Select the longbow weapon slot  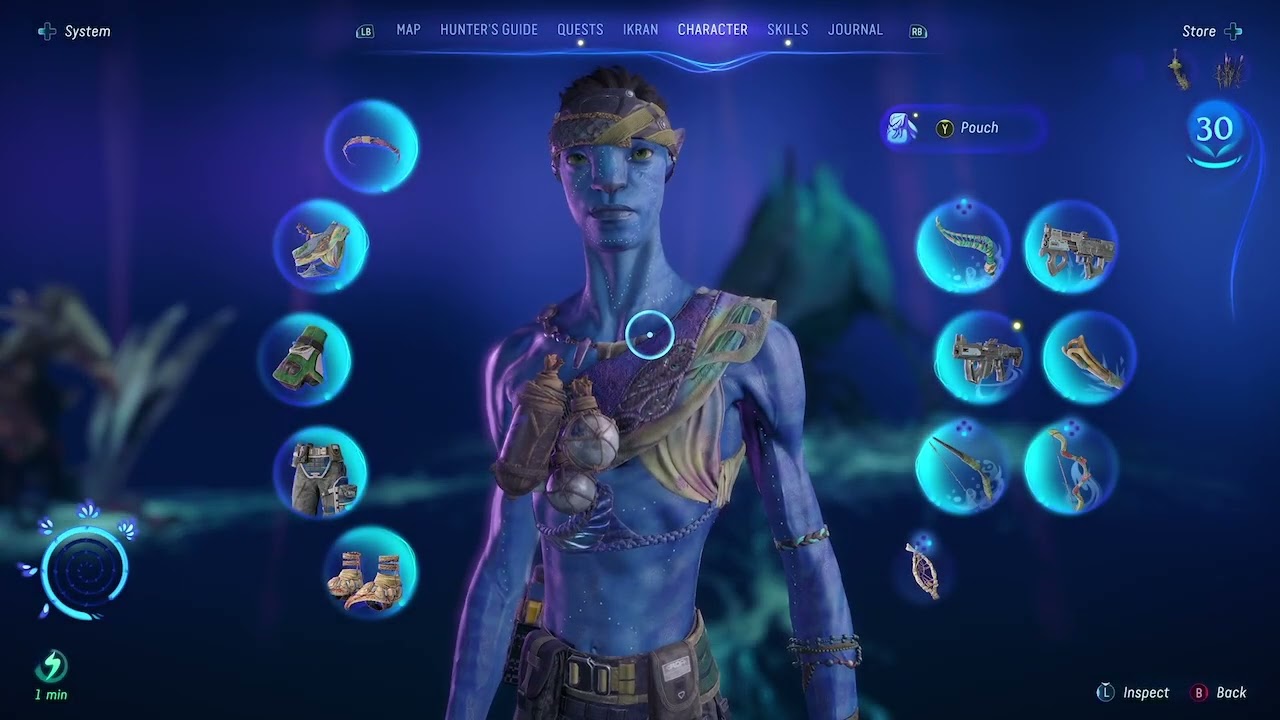(962, 466)
